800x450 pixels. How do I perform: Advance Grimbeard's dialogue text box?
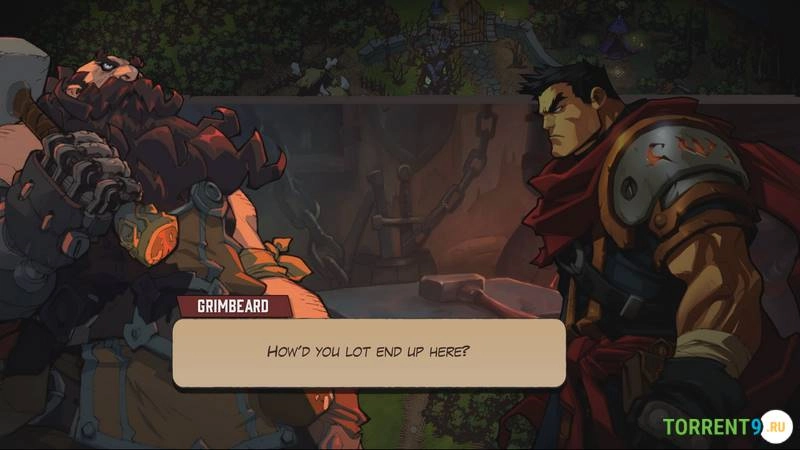click(x=368, y=352)
